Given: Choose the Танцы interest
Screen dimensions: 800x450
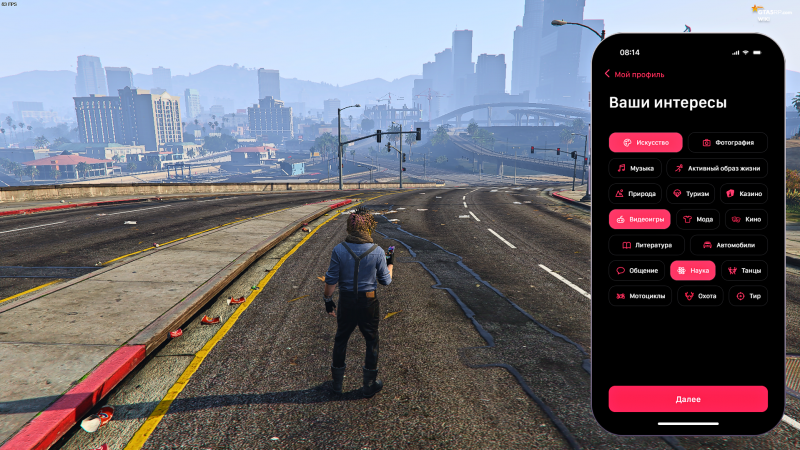Looking at the screenshot, I should [x=745, y=270].
